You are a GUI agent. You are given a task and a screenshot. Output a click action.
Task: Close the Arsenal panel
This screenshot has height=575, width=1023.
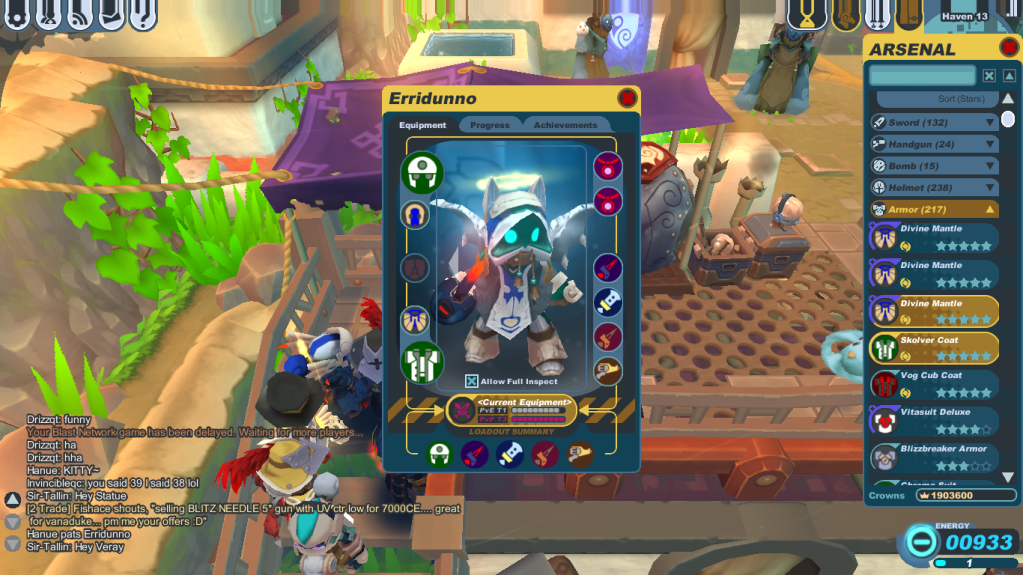click(x=1008, y=48)
